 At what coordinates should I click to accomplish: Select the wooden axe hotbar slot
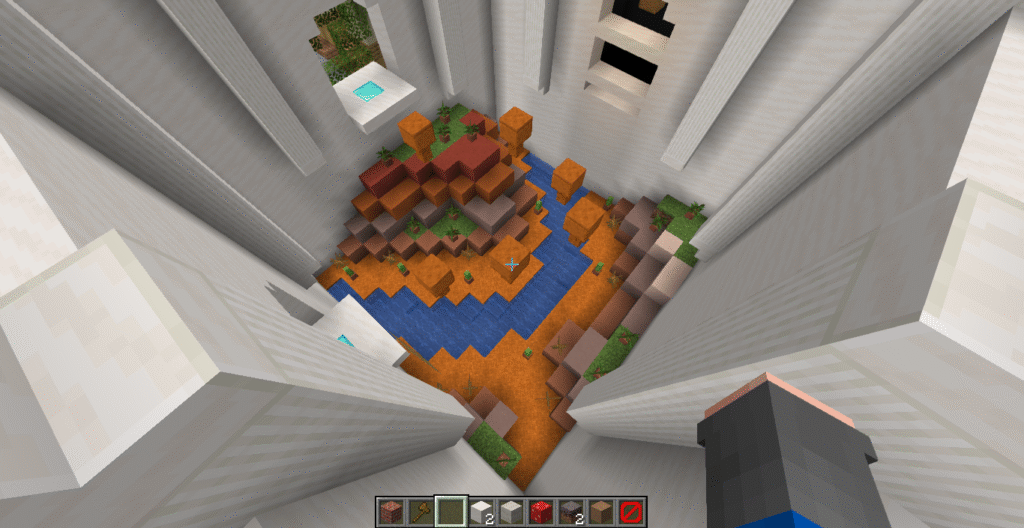(420, 511)
